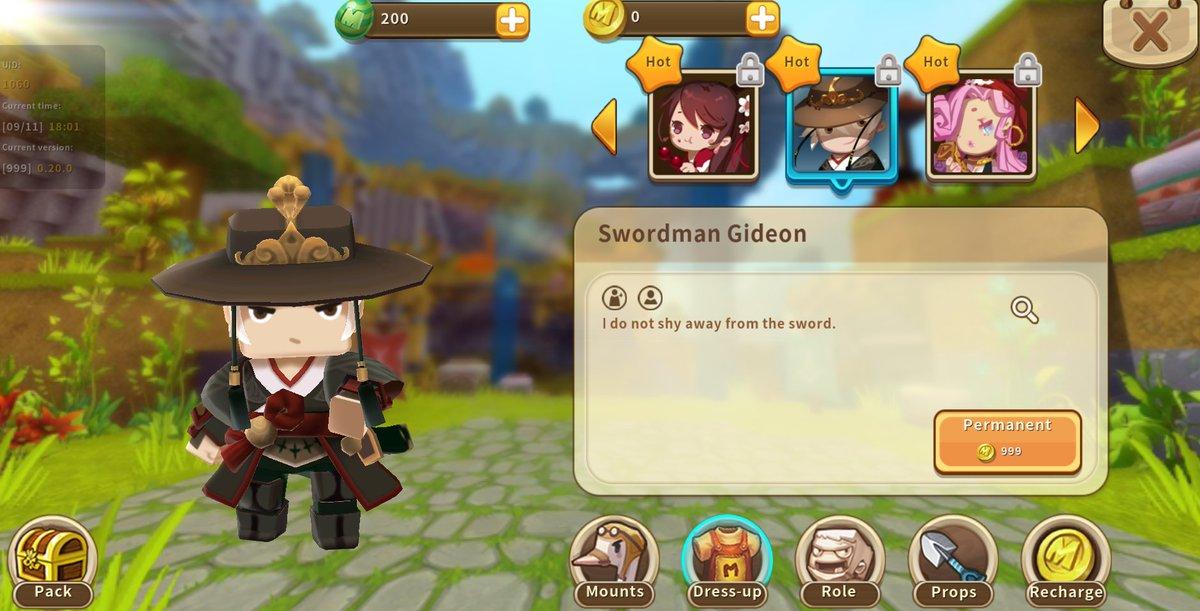The width and height of the screenshot is (1200, 611).
Task: Show next skins with right arrow
Action: tap(1086, 125)
